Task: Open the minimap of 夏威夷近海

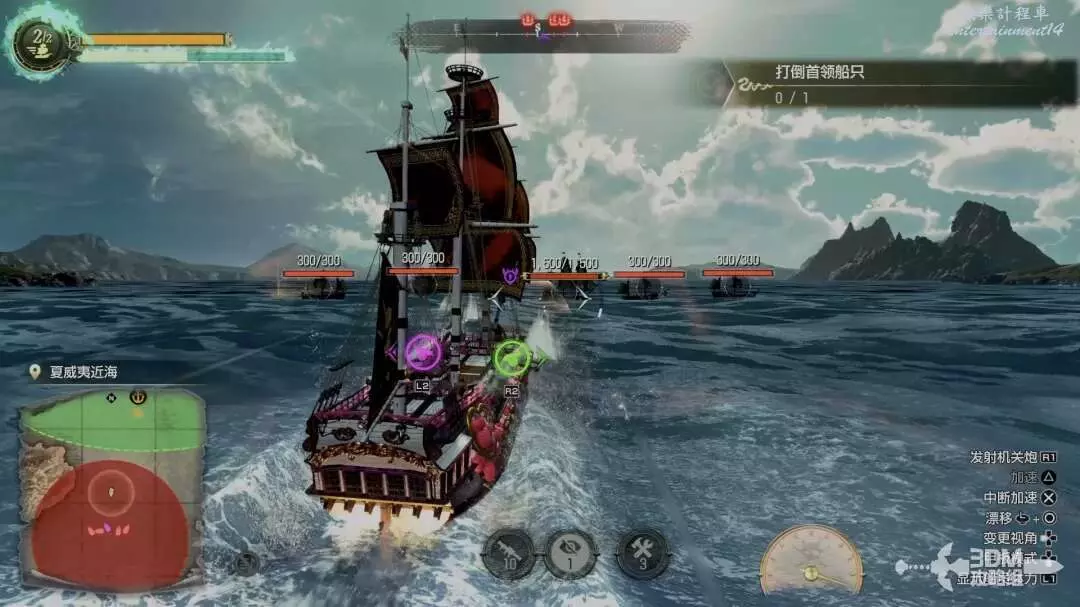Action: 112,487
